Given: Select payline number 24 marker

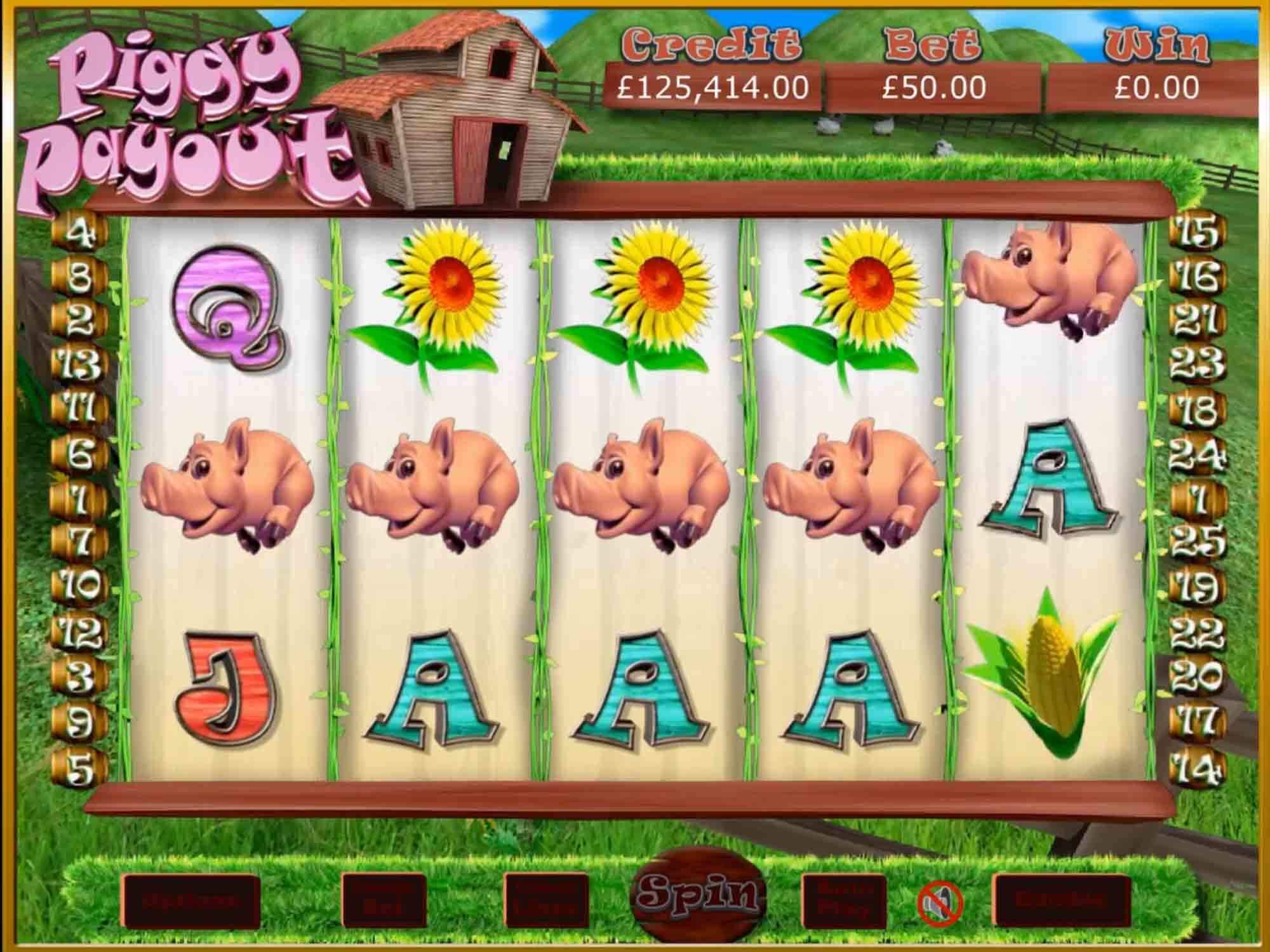Looking at the screenshot, I should [1196, 454].
